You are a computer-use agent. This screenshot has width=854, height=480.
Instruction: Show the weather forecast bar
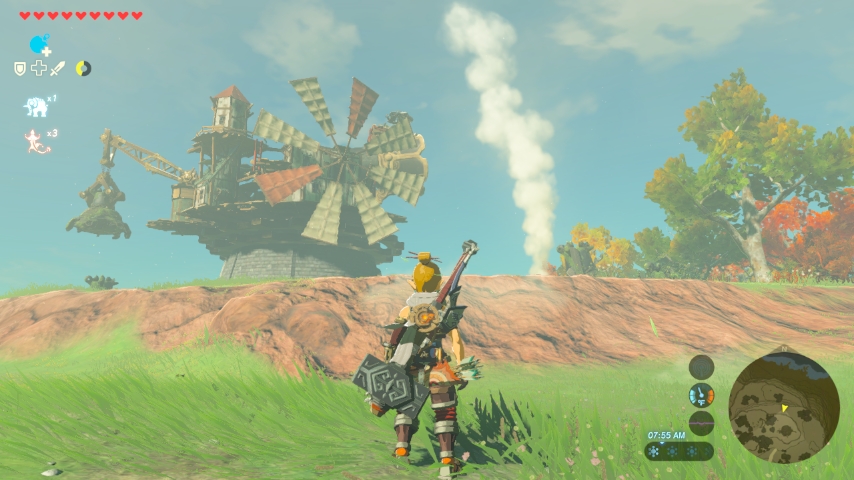tap(680, 451)
